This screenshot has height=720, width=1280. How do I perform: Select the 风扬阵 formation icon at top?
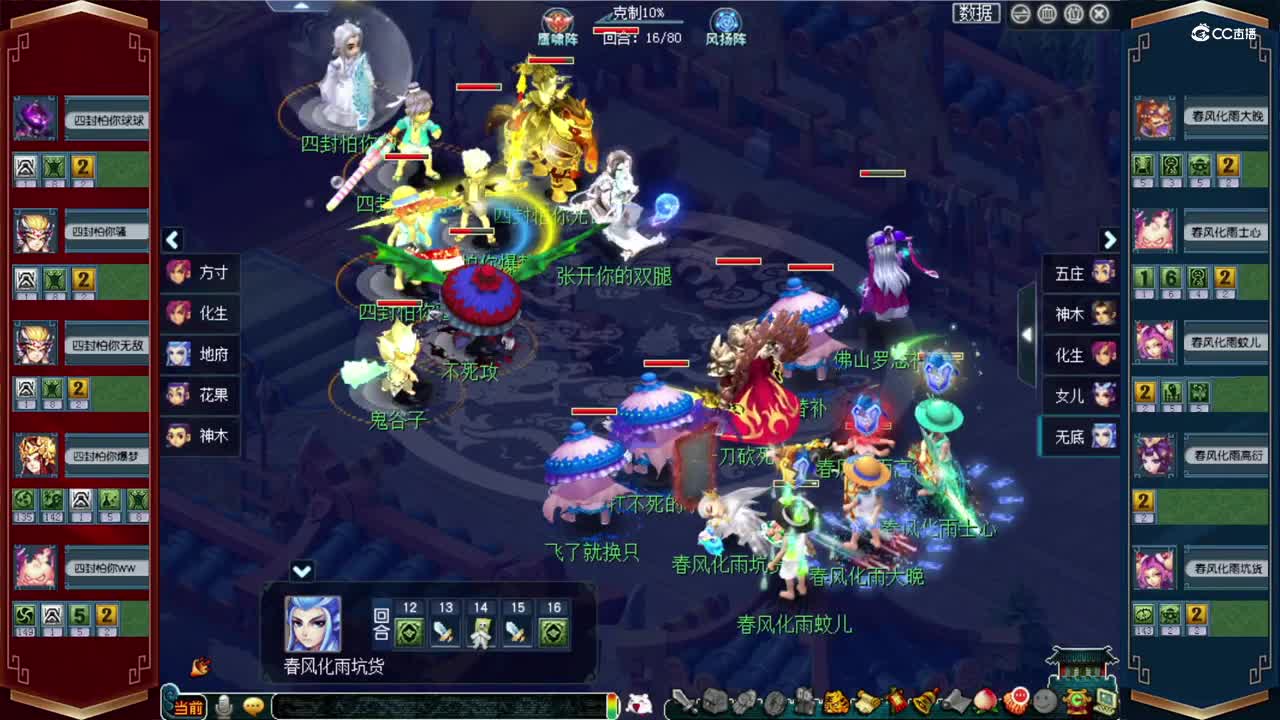723,21
